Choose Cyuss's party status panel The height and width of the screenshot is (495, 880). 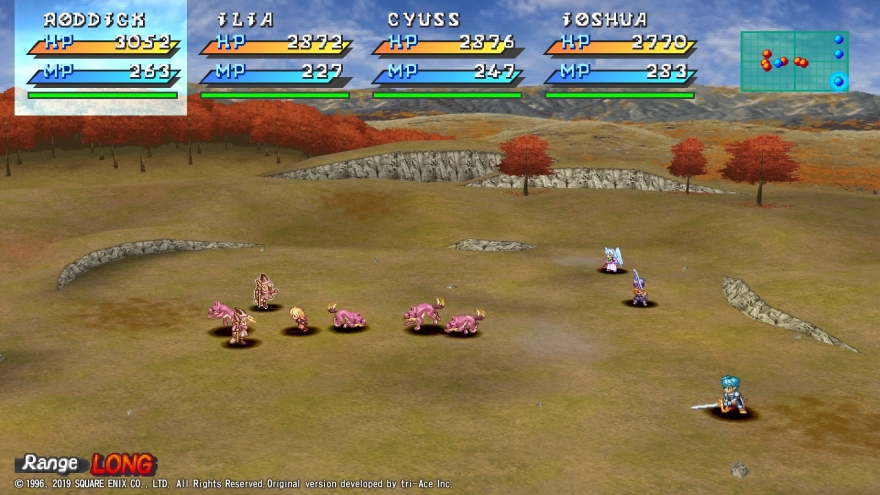pyautogui.click(x=447, y=57)
